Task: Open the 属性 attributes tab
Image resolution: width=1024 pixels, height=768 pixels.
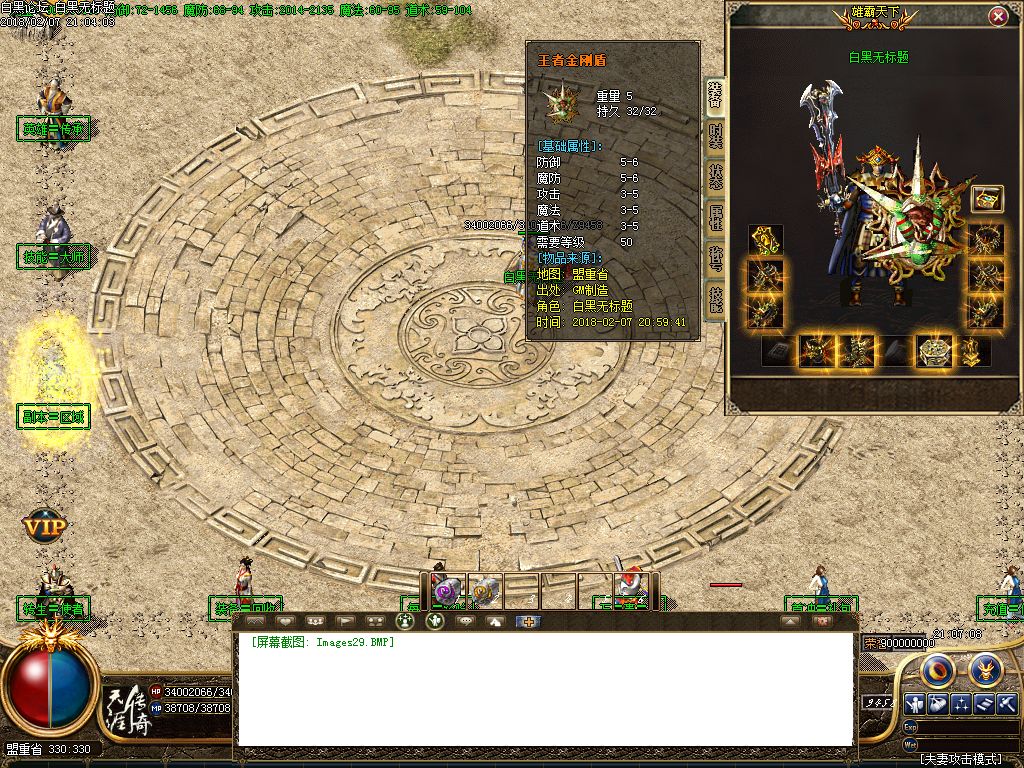Action: [x=715, y=216]
